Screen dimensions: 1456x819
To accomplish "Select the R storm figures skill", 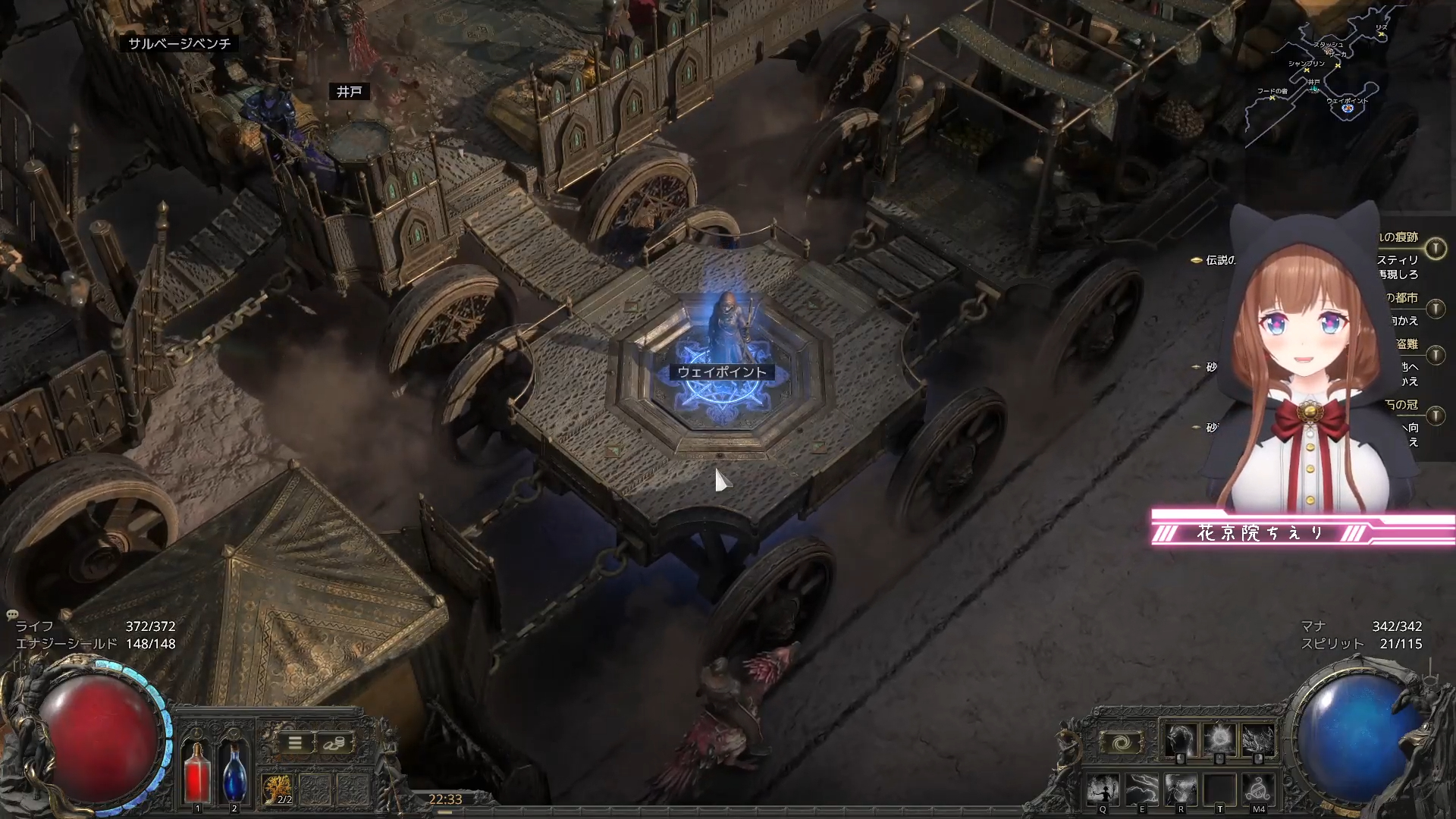I will 1181,790.
